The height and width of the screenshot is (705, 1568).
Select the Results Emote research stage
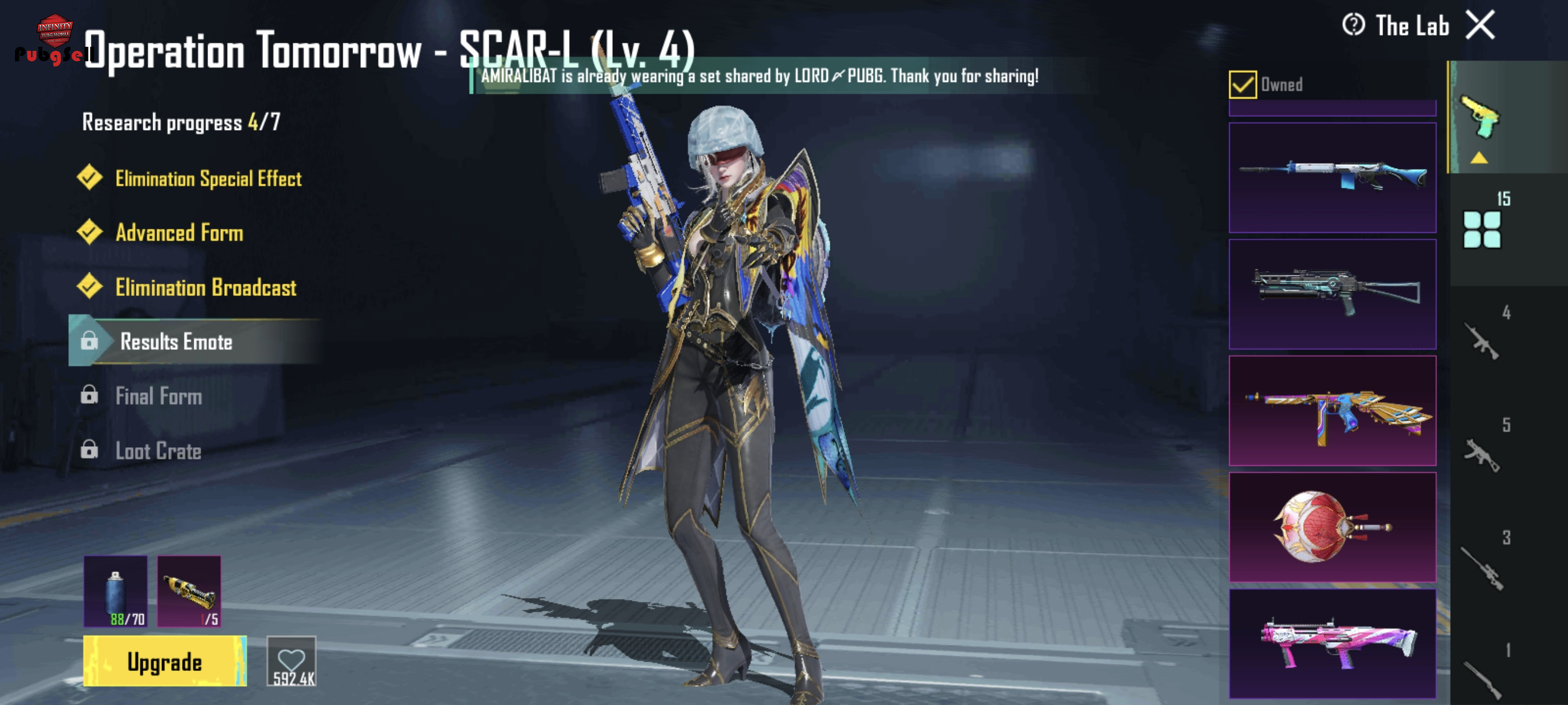[x=176, y=342]
